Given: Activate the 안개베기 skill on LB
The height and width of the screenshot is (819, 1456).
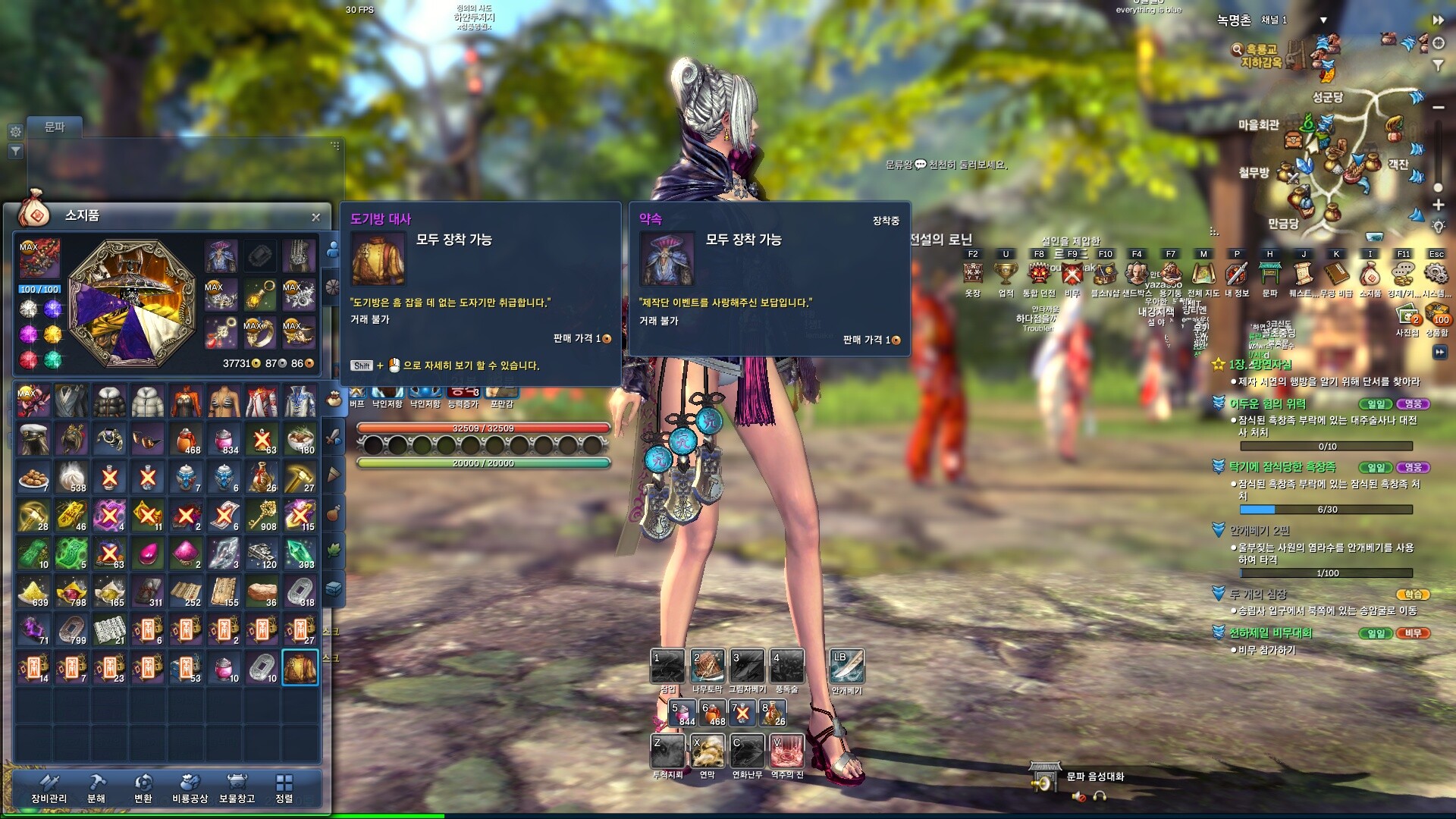Looking at the screenshot, I should click(846, 667).
